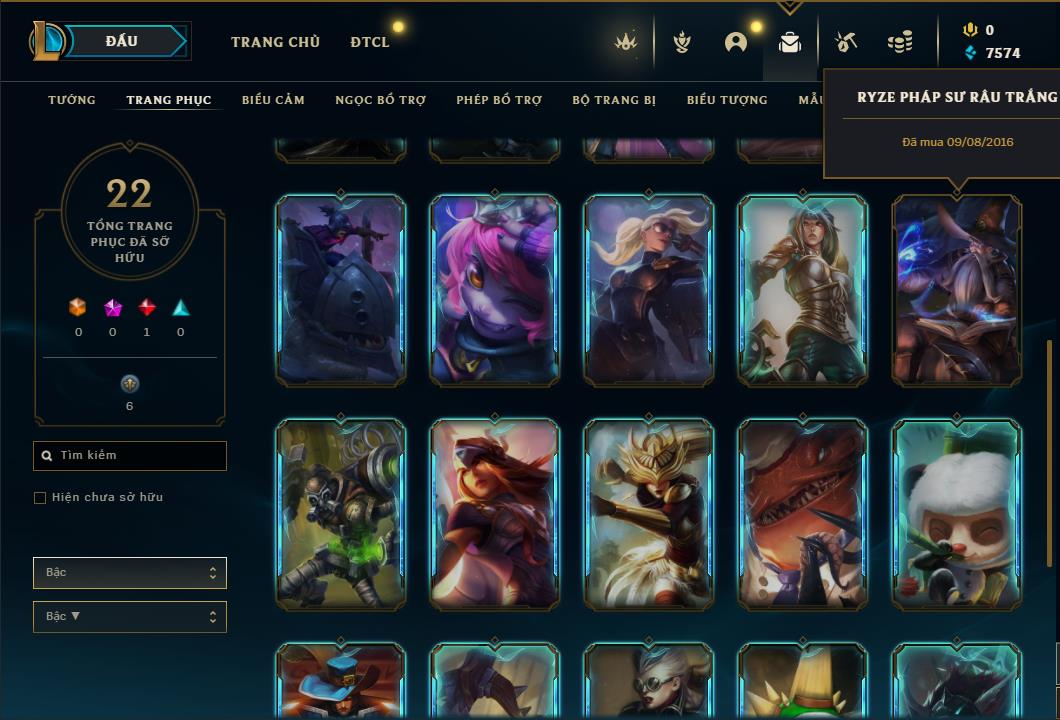Switch to the BIỂU TƯỢNG tab
Image resolution: width=1060 pixels, height=720 pixels.
[727, 100]
